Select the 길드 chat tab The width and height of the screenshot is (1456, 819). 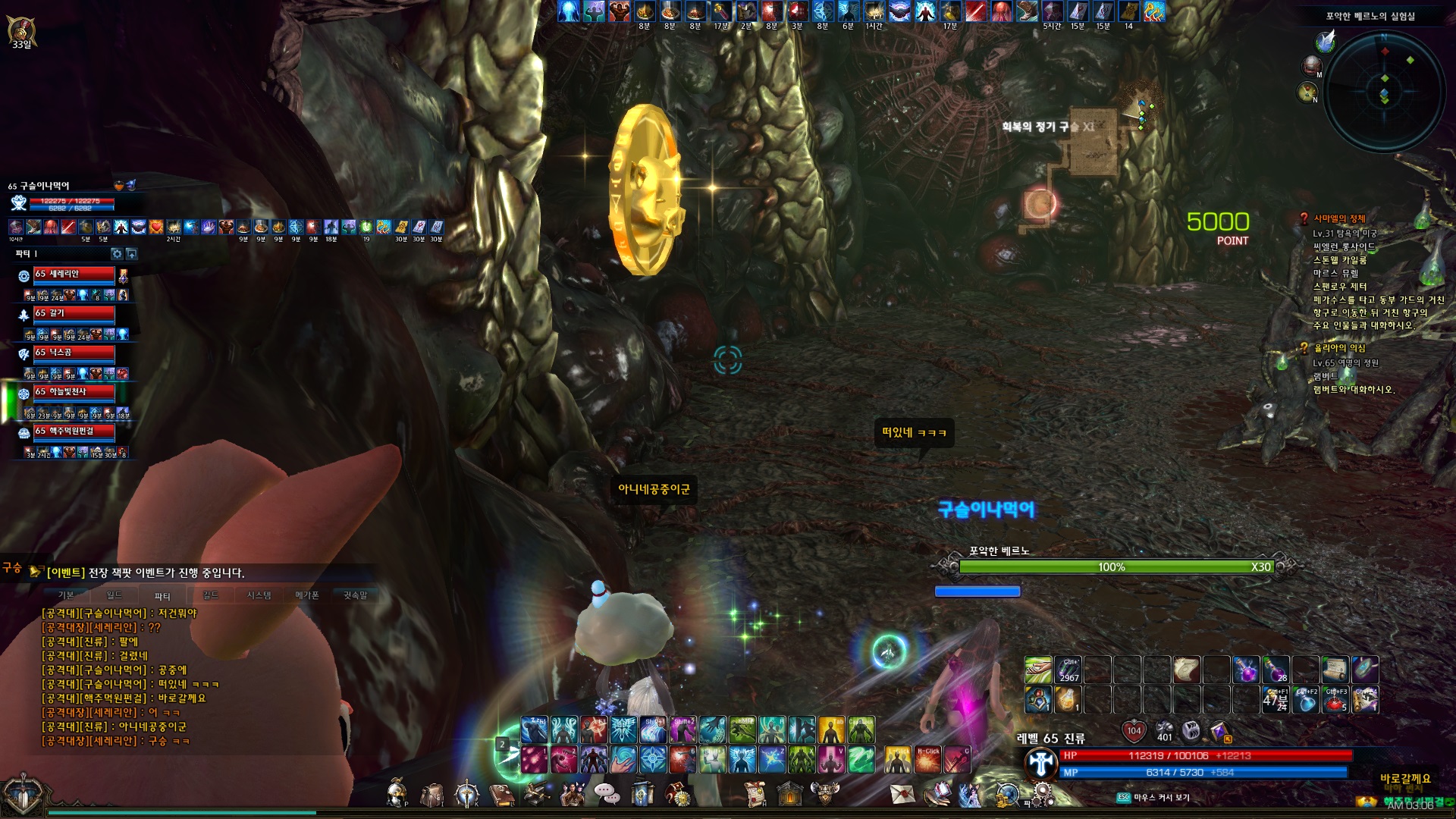[x=211, y=595]
